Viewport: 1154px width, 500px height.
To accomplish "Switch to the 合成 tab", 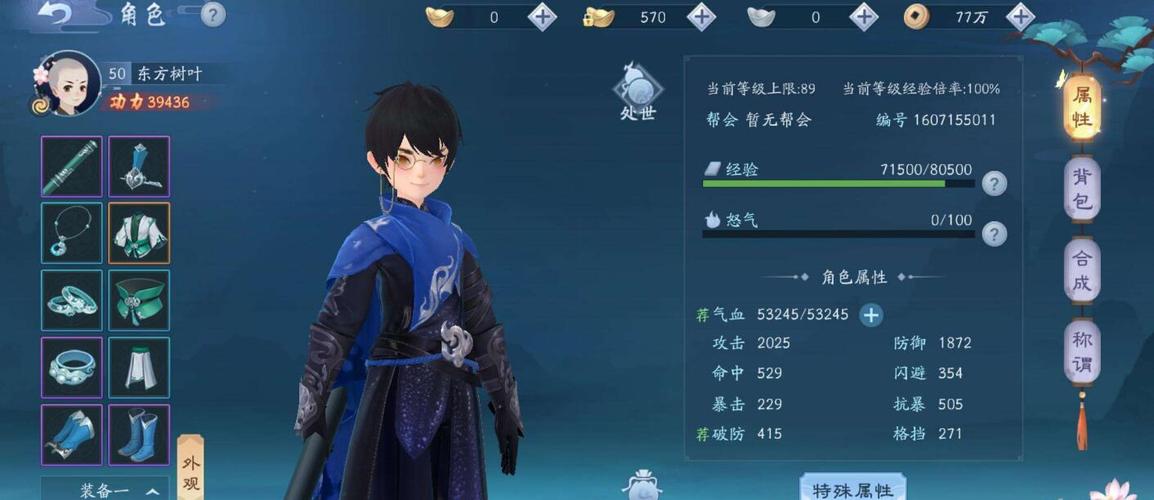I will click(x=1082, y=272).
